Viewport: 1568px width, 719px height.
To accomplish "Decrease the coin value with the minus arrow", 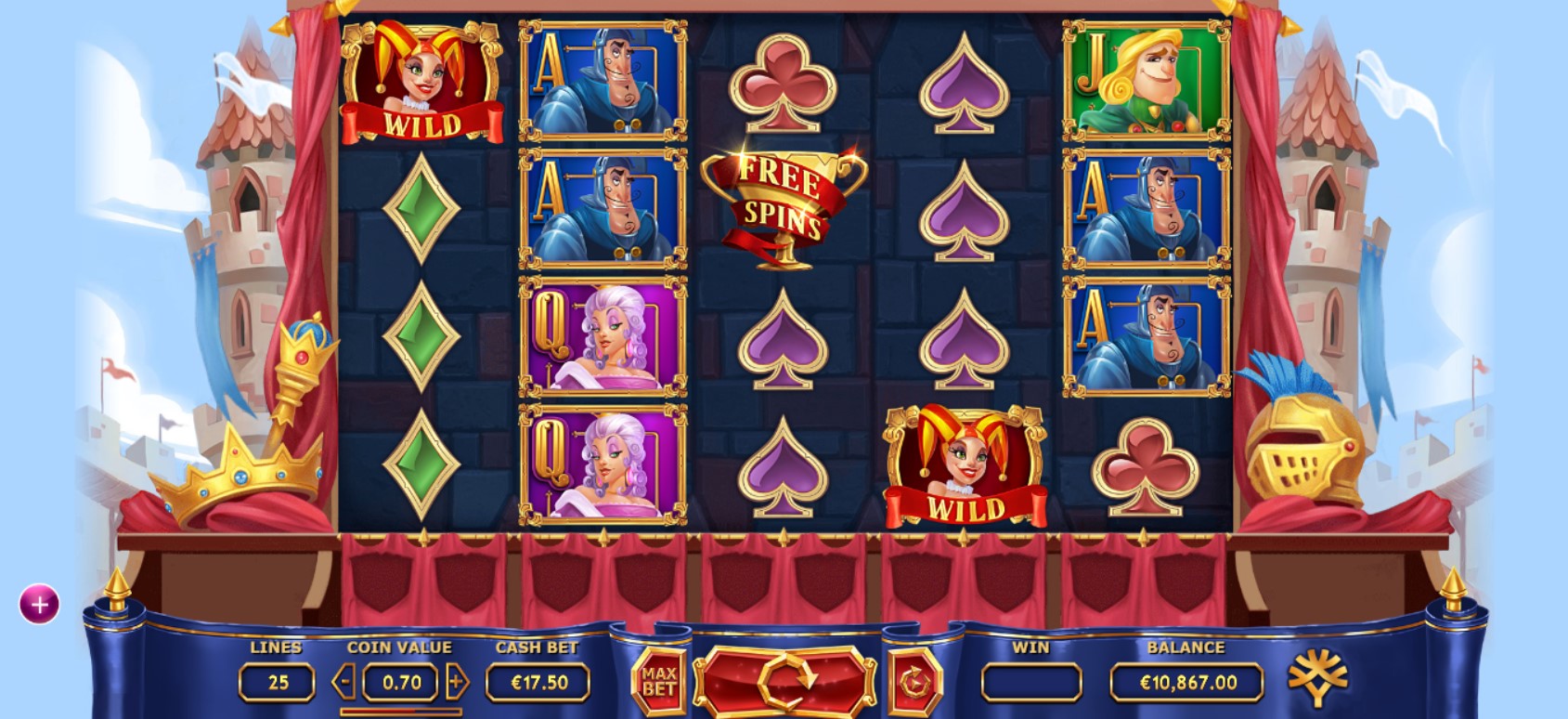I will click(x=343, y=683).
